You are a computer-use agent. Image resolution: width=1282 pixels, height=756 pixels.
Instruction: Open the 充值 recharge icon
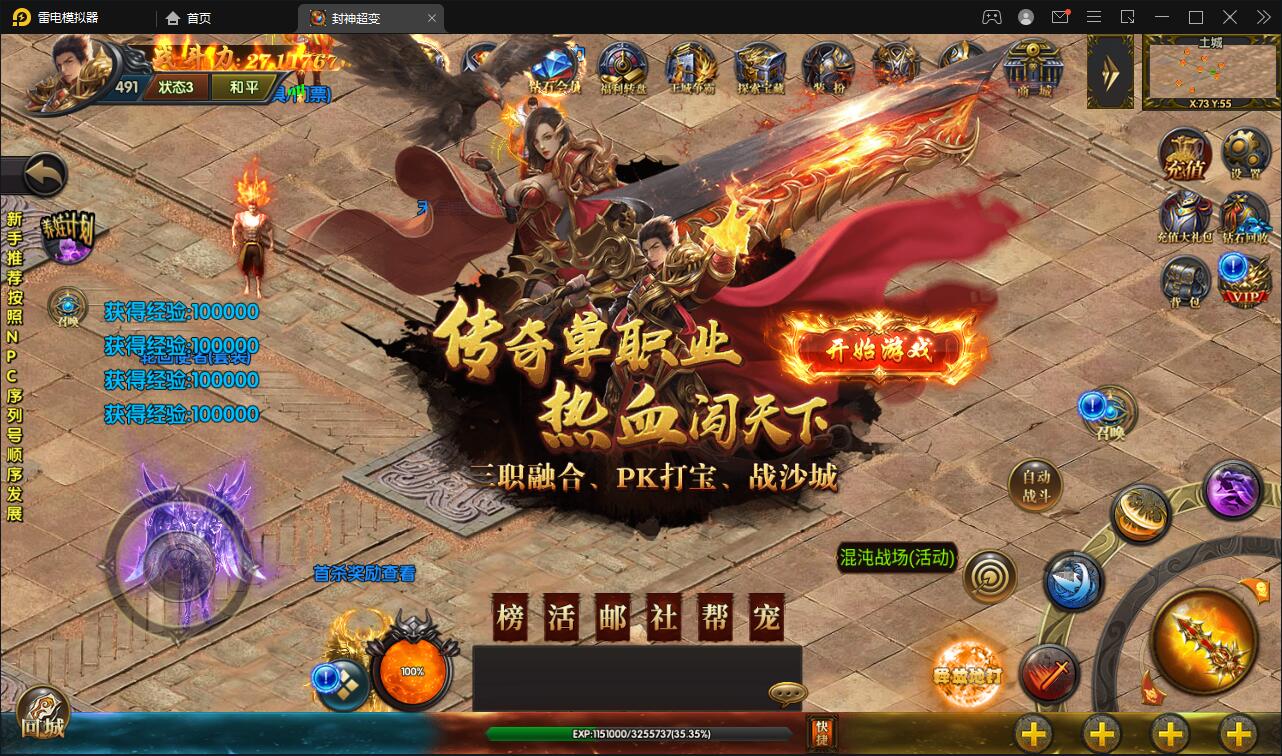(1183, 155)
